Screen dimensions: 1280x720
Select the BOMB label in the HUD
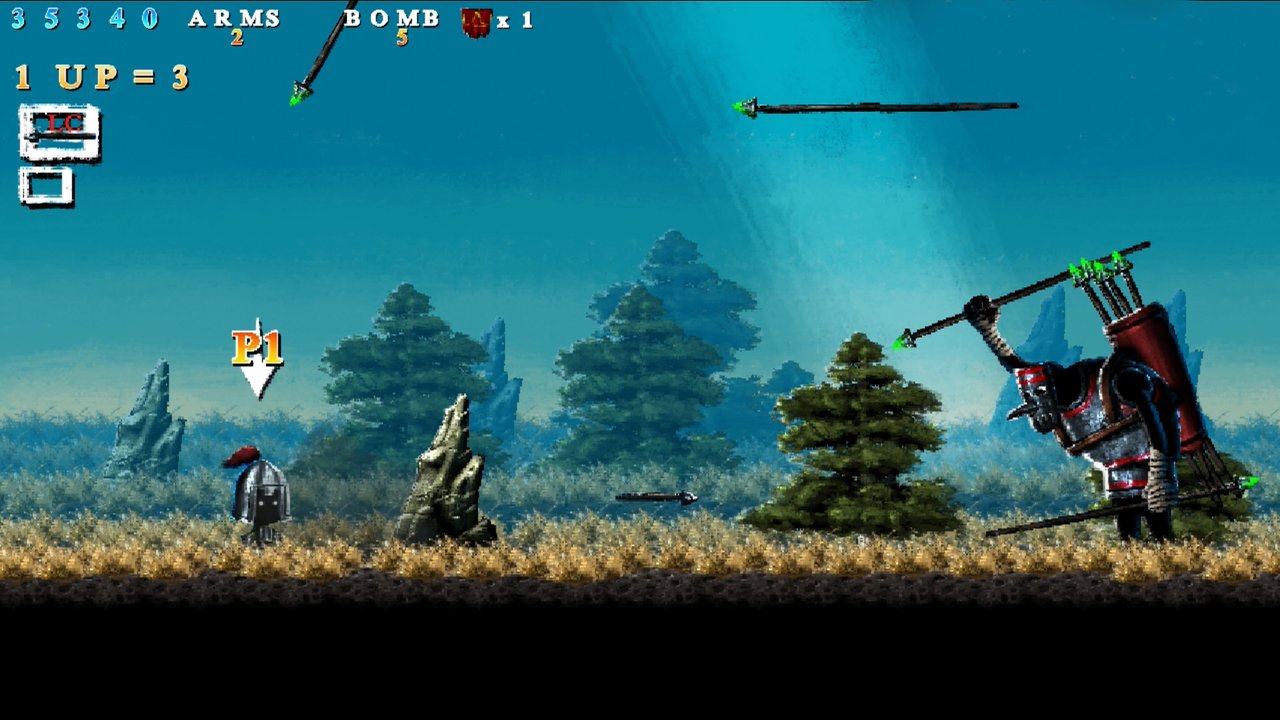coord(390,17)
